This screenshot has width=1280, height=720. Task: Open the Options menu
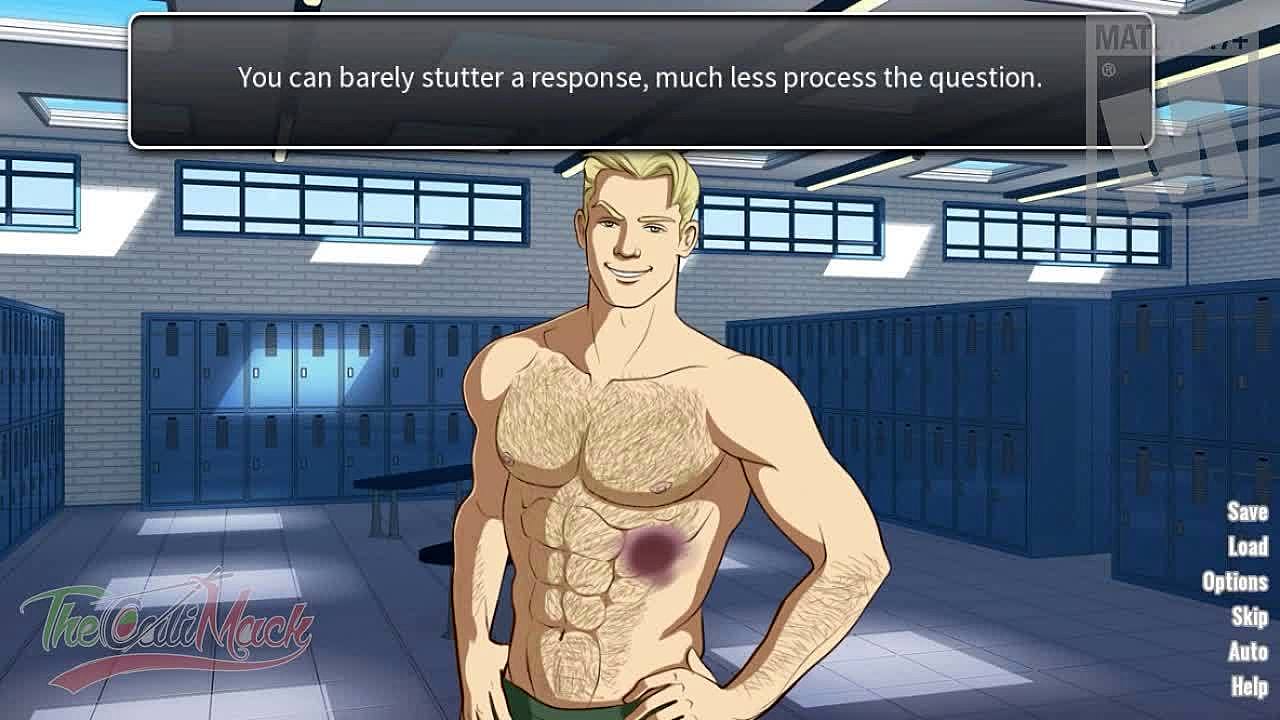point(1235,581)
